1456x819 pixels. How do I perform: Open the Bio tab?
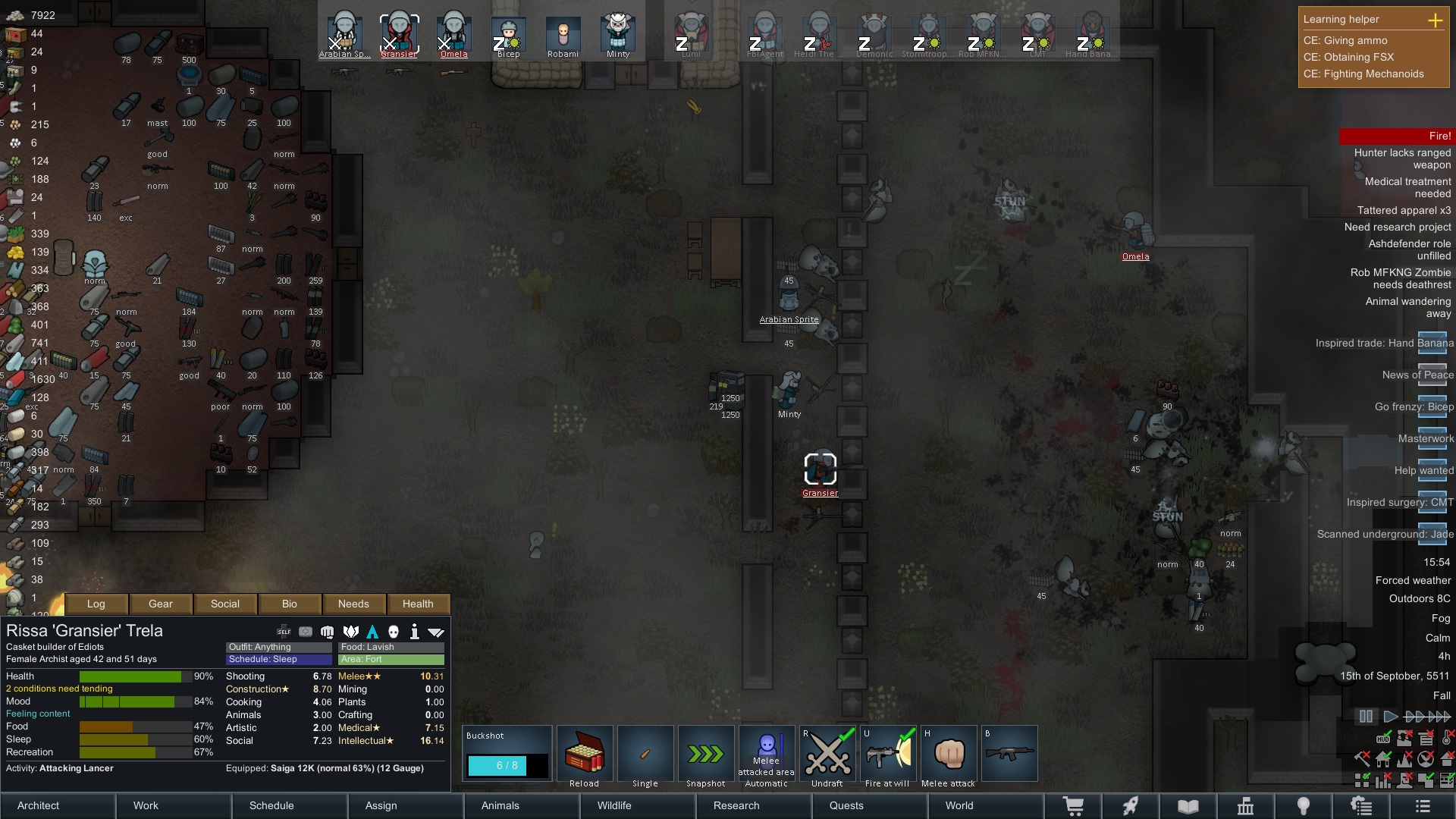pos(290,604)
